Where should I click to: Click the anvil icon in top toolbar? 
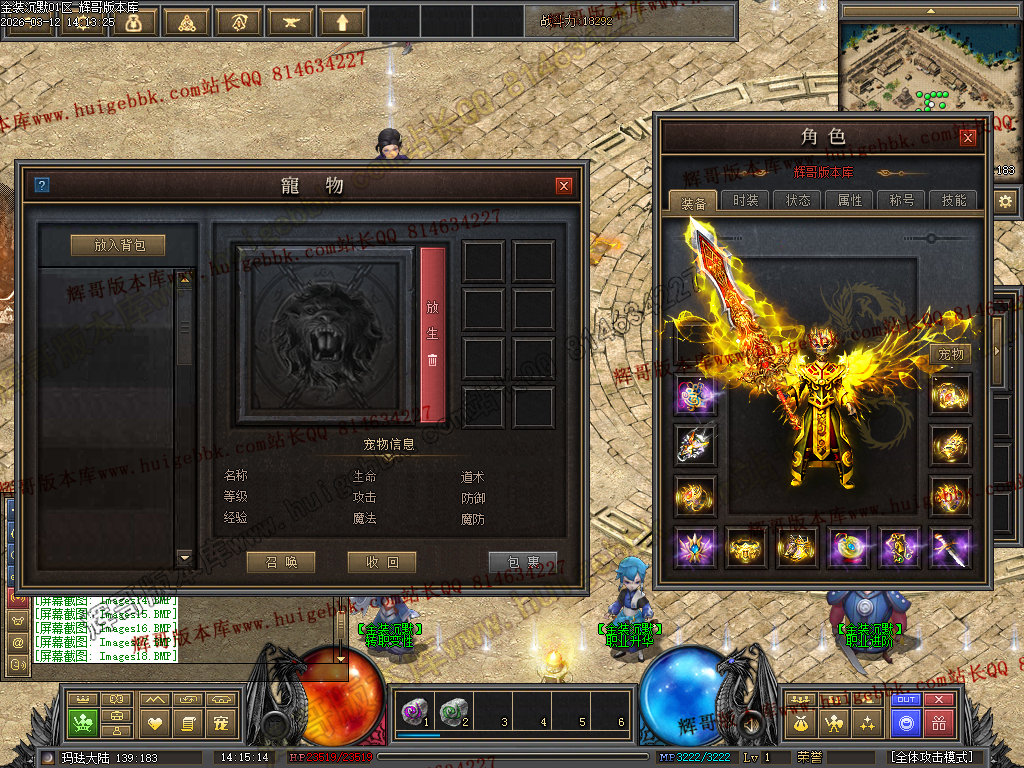tap(290, 22)
